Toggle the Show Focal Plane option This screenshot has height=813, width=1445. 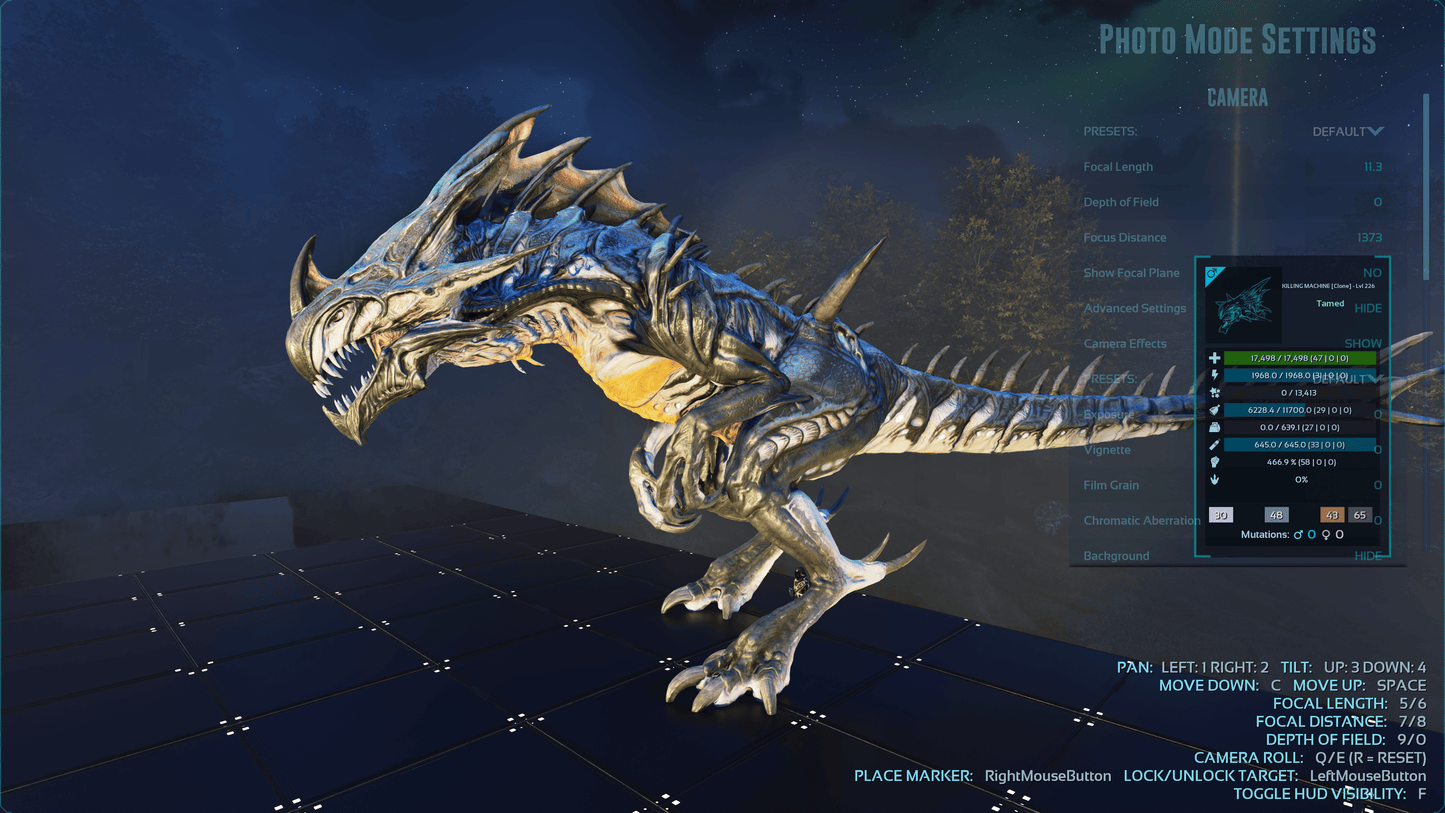[x=1371, y=273]
